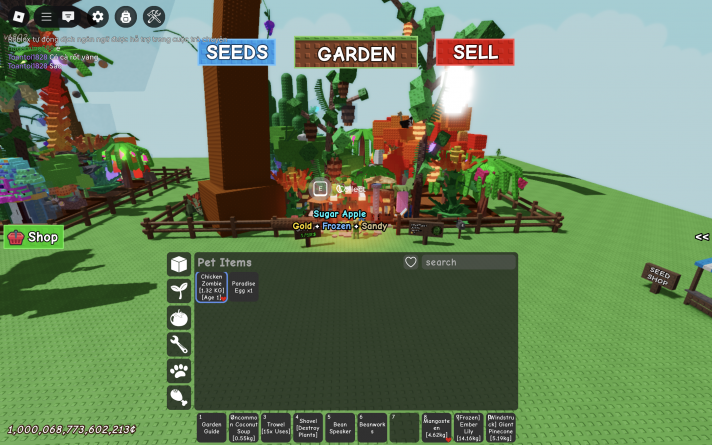The height and width of the screenshot is (445, 712).
Task: Open the tomato fruit category tab
Action: pyautogui.click(x=179, y=318)
